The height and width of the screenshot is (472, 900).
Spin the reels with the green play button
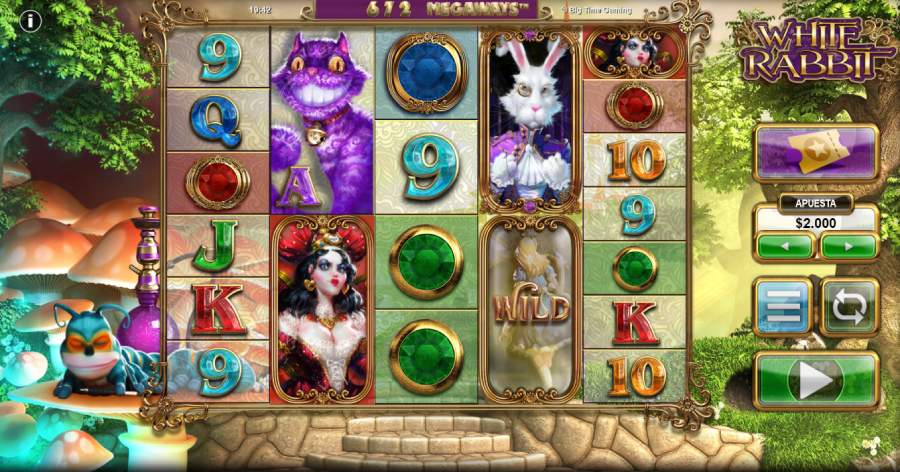coord(816,380)
